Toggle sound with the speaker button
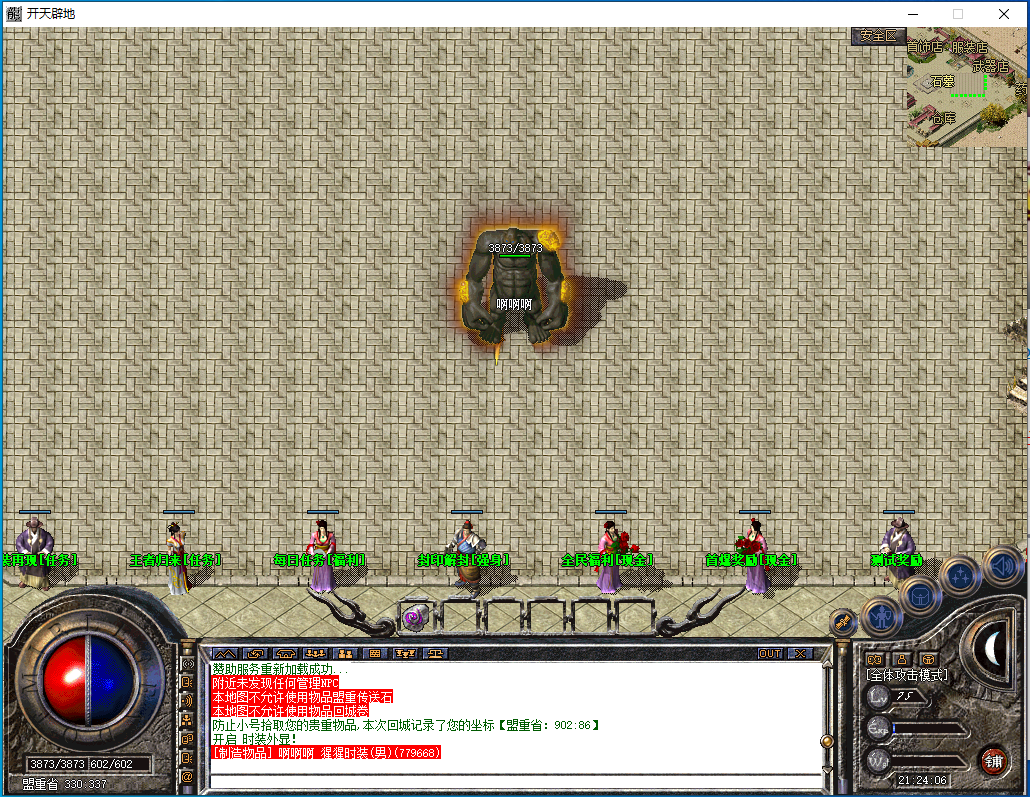The image size is (1030, 797). pyautogui.click(x=1001, y=564)
